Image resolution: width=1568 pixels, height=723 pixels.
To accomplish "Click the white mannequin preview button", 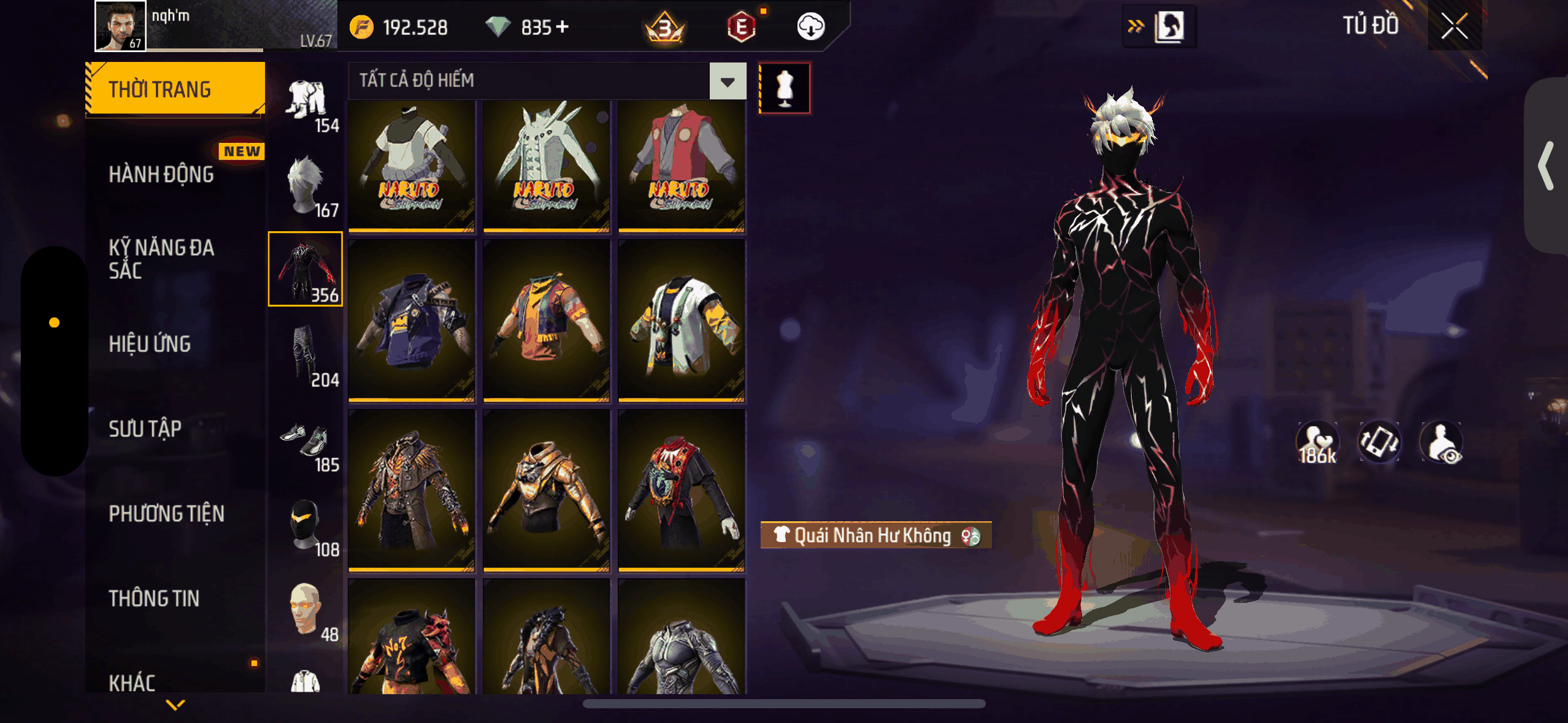I will [785, 88].
